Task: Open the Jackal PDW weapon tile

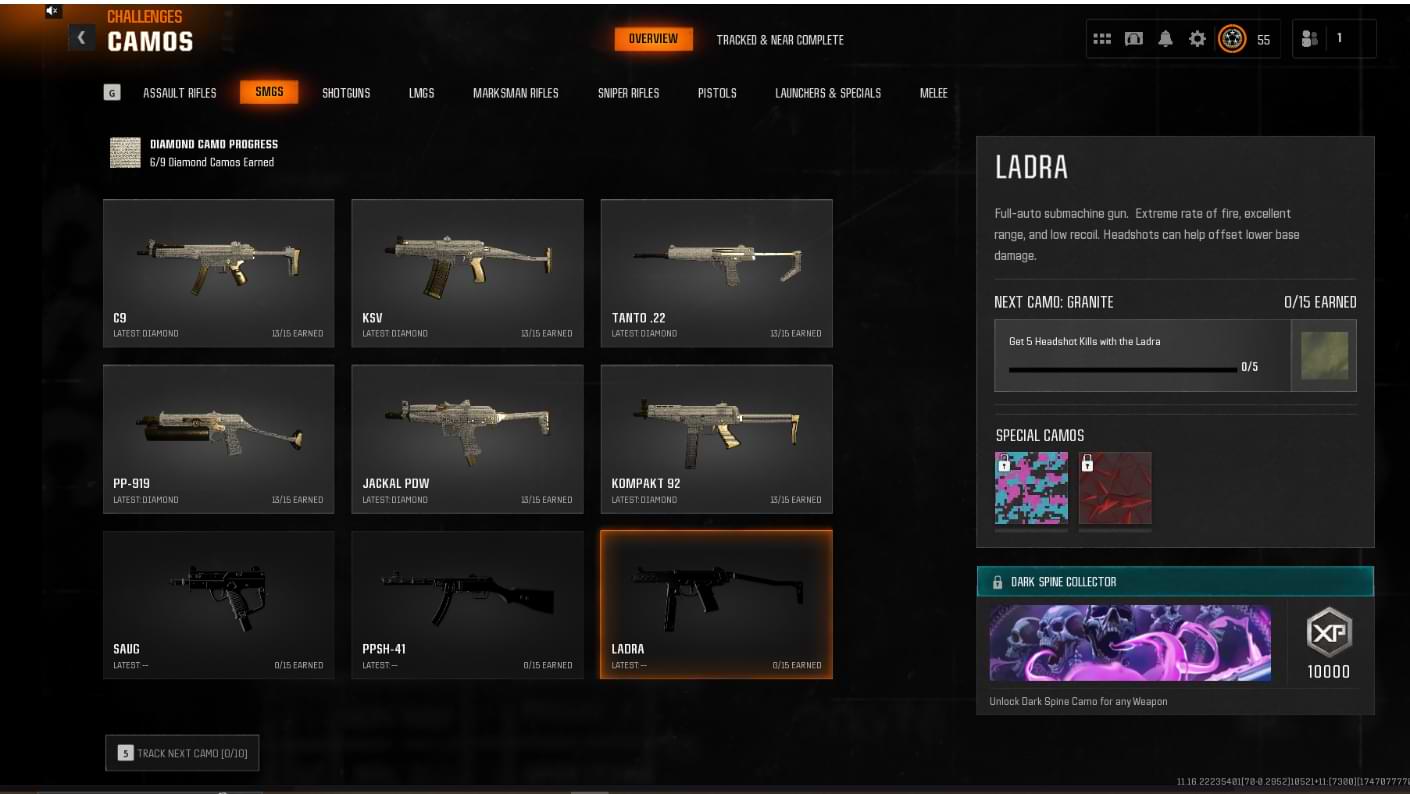Action: coord(467,439)
